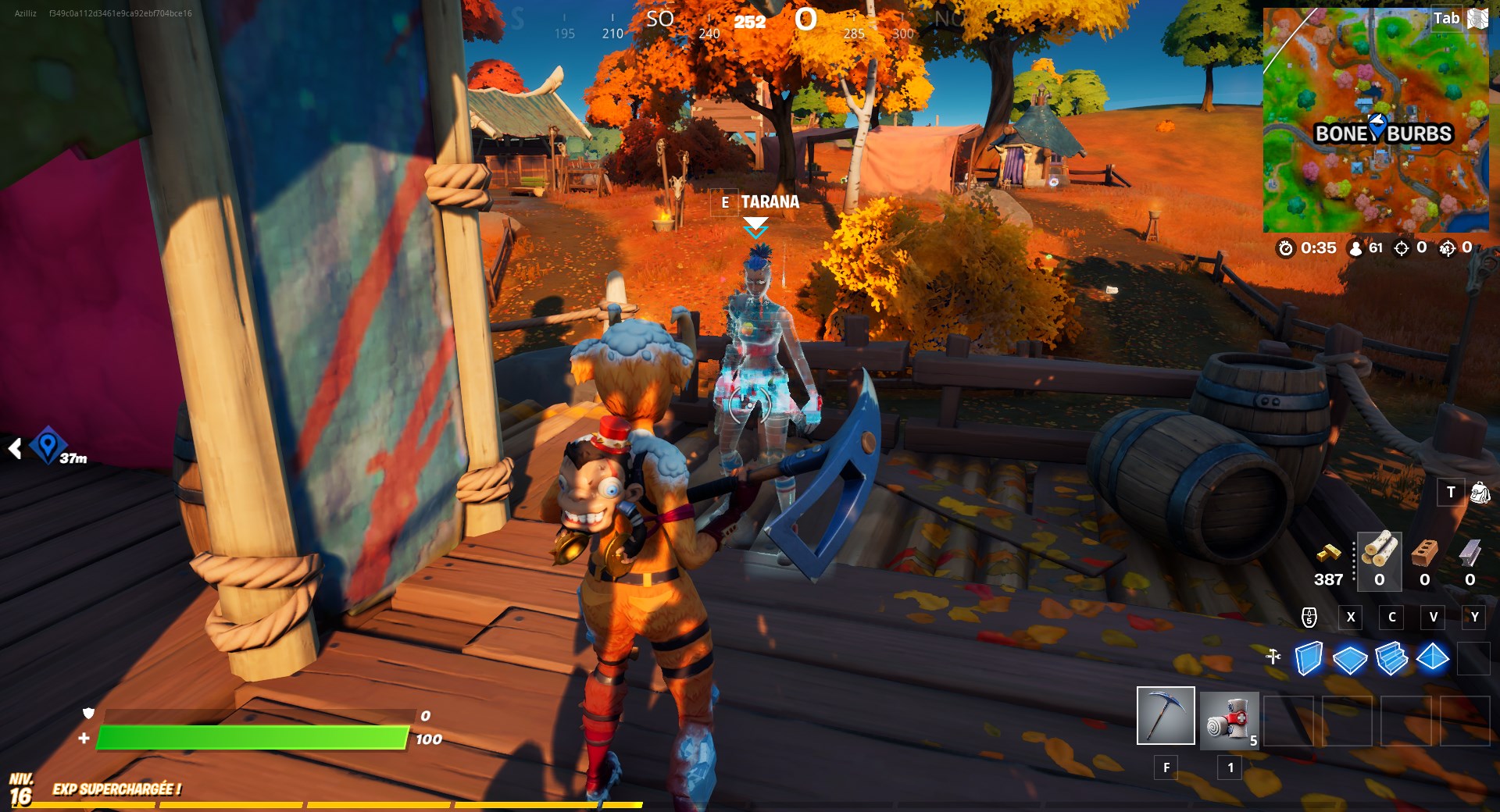Viewport: 1500px width, 812px height.
Task: Open the full map via Tab button
Action: (1448, 18)
